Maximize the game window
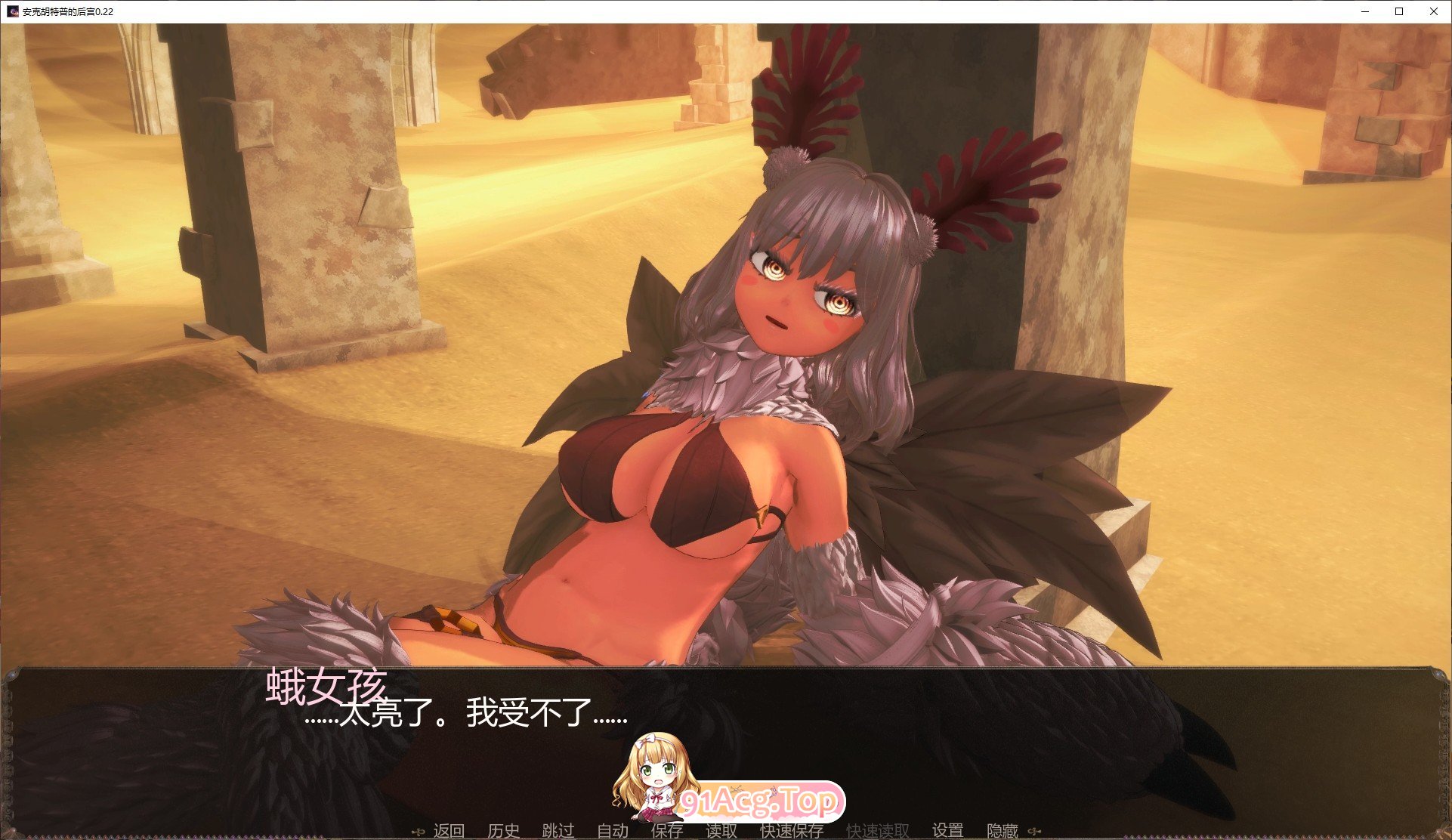Image resolution: width=1452 pixels, height=840 pixels. point(1398,11)
